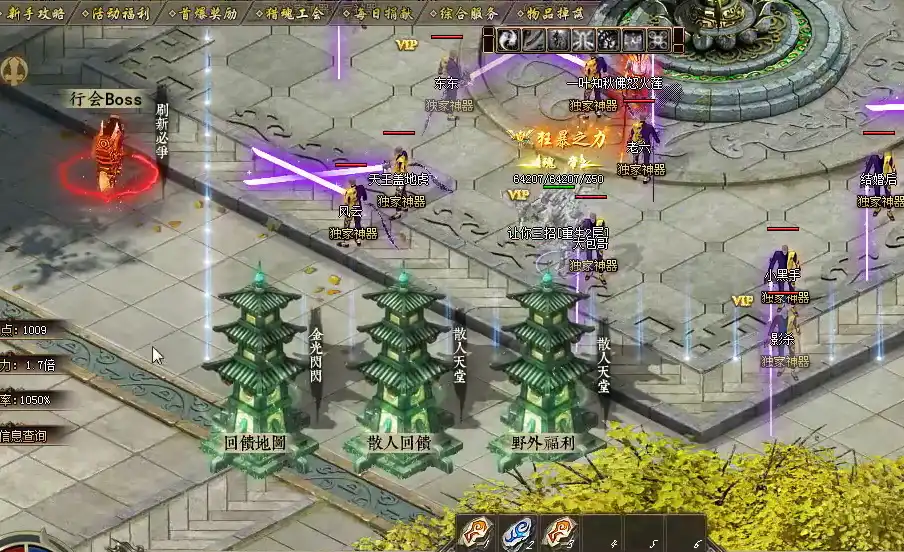
Task: Select the 首爆奖励 menu entry
Action: click(208, 13)
